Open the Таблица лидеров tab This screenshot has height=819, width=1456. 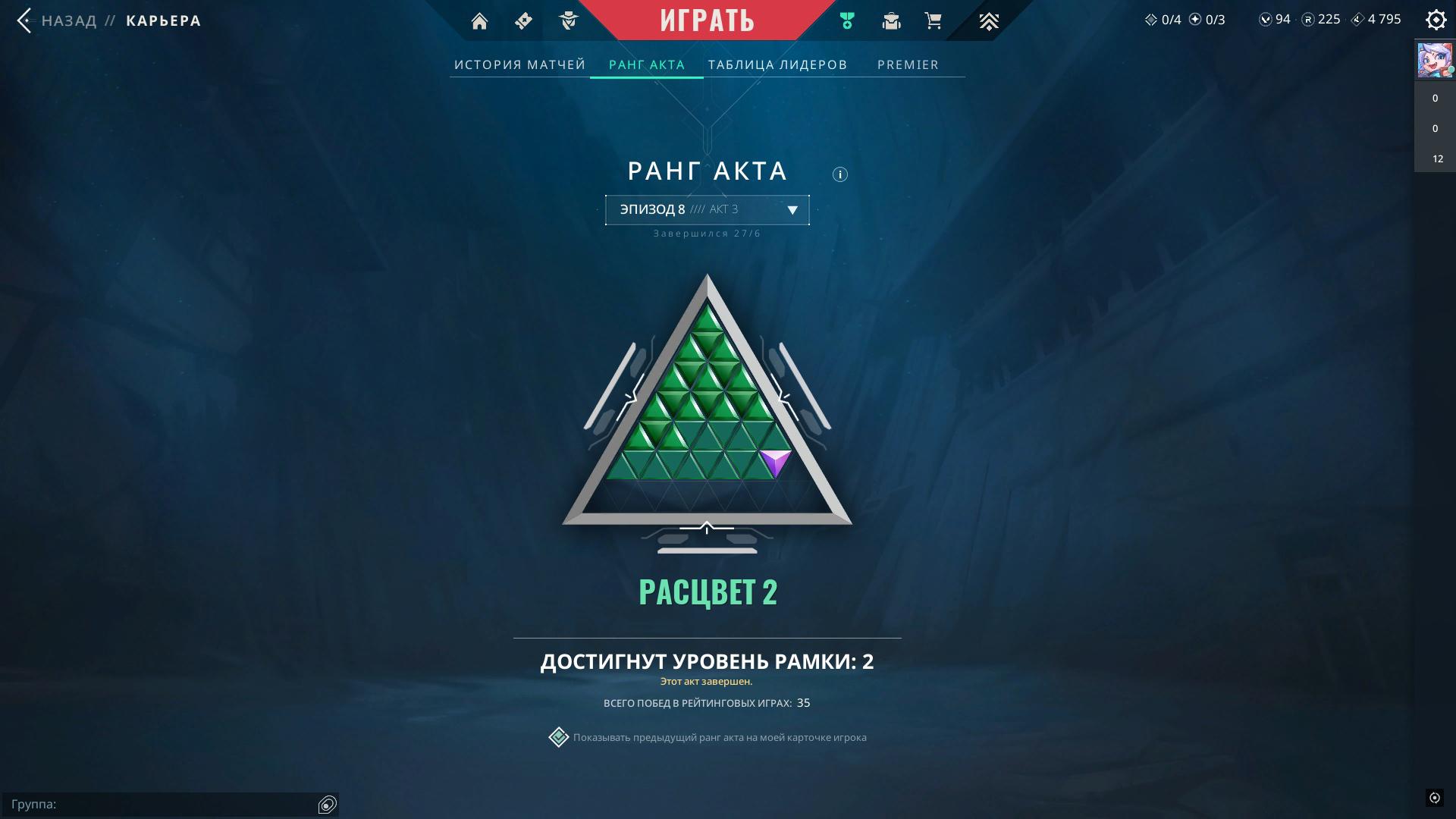pyautogui.click(x=777, y=64)
